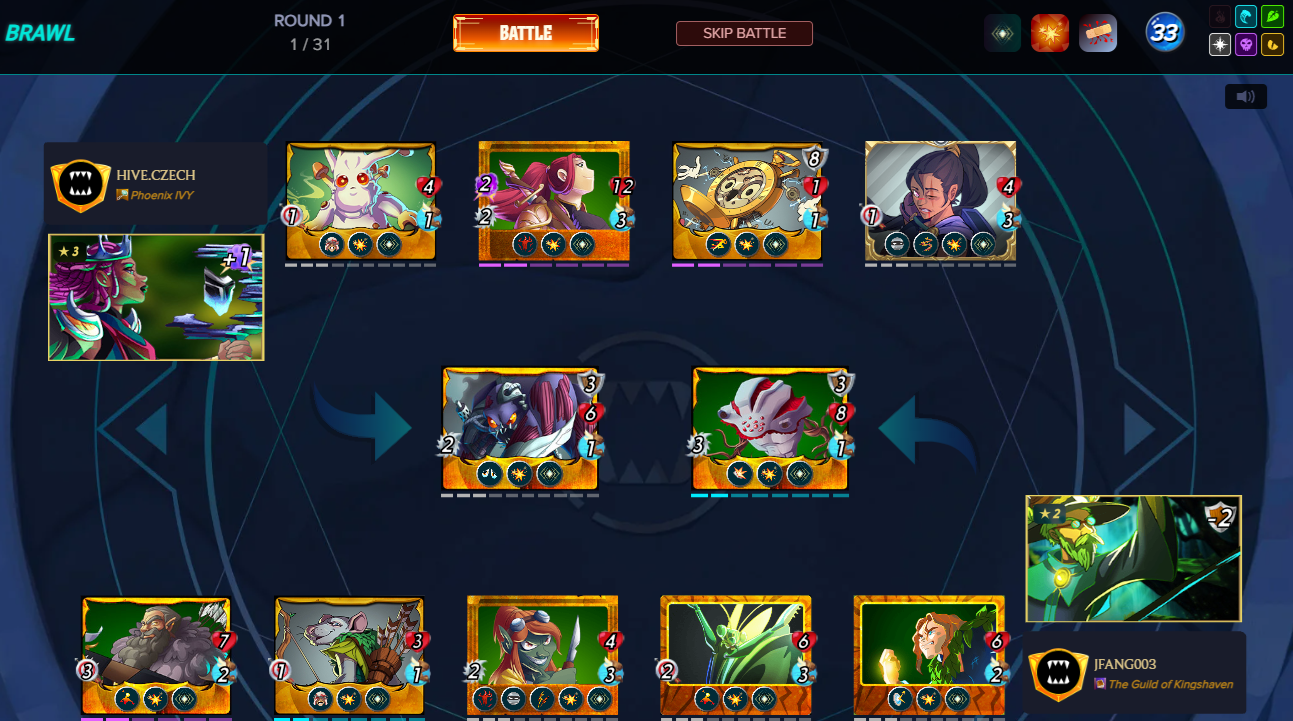The height and width of the screenshot is (721, 1293).
Task: Click the explosion ruleset icon
Action: coord(1050,33)
